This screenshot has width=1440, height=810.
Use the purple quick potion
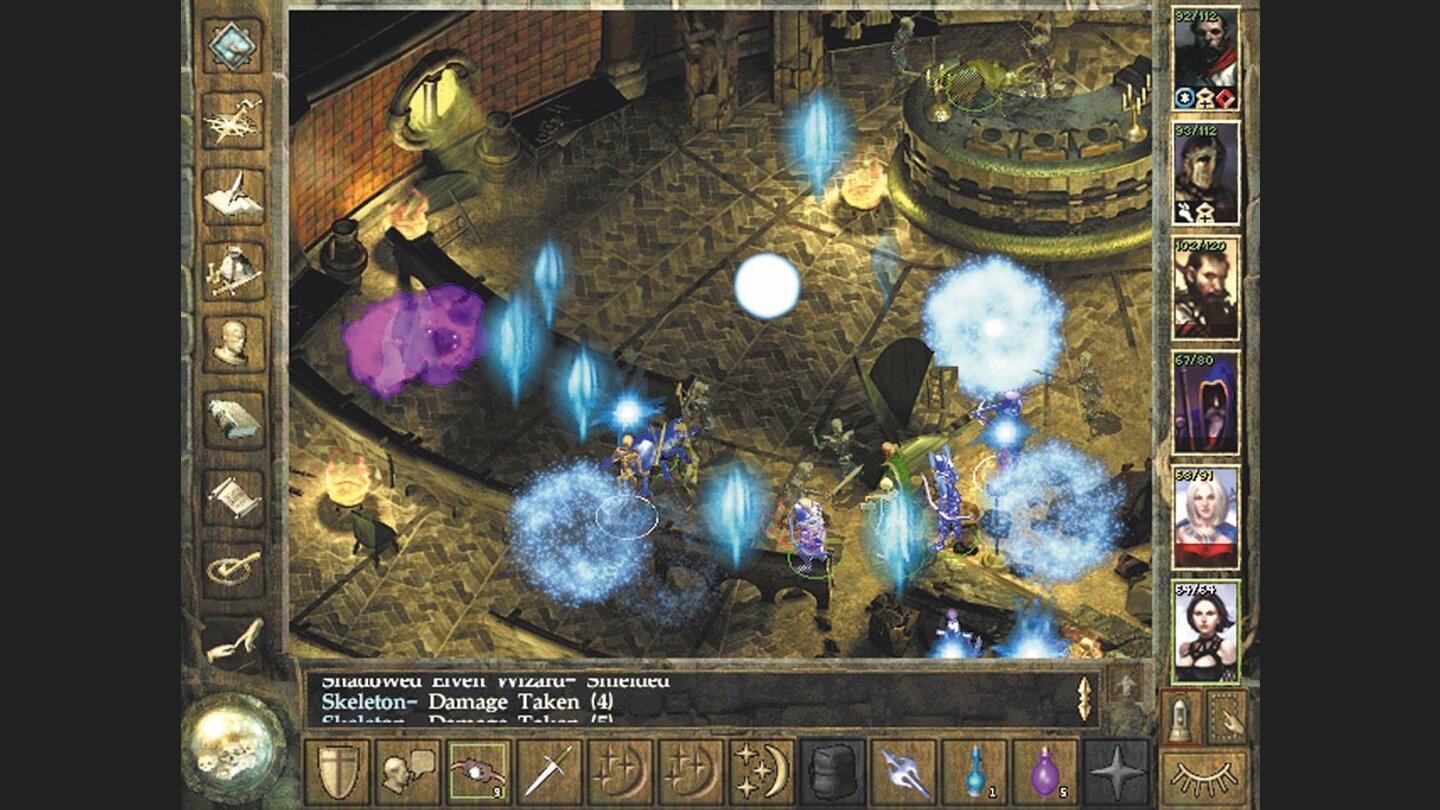(1047, 770)
